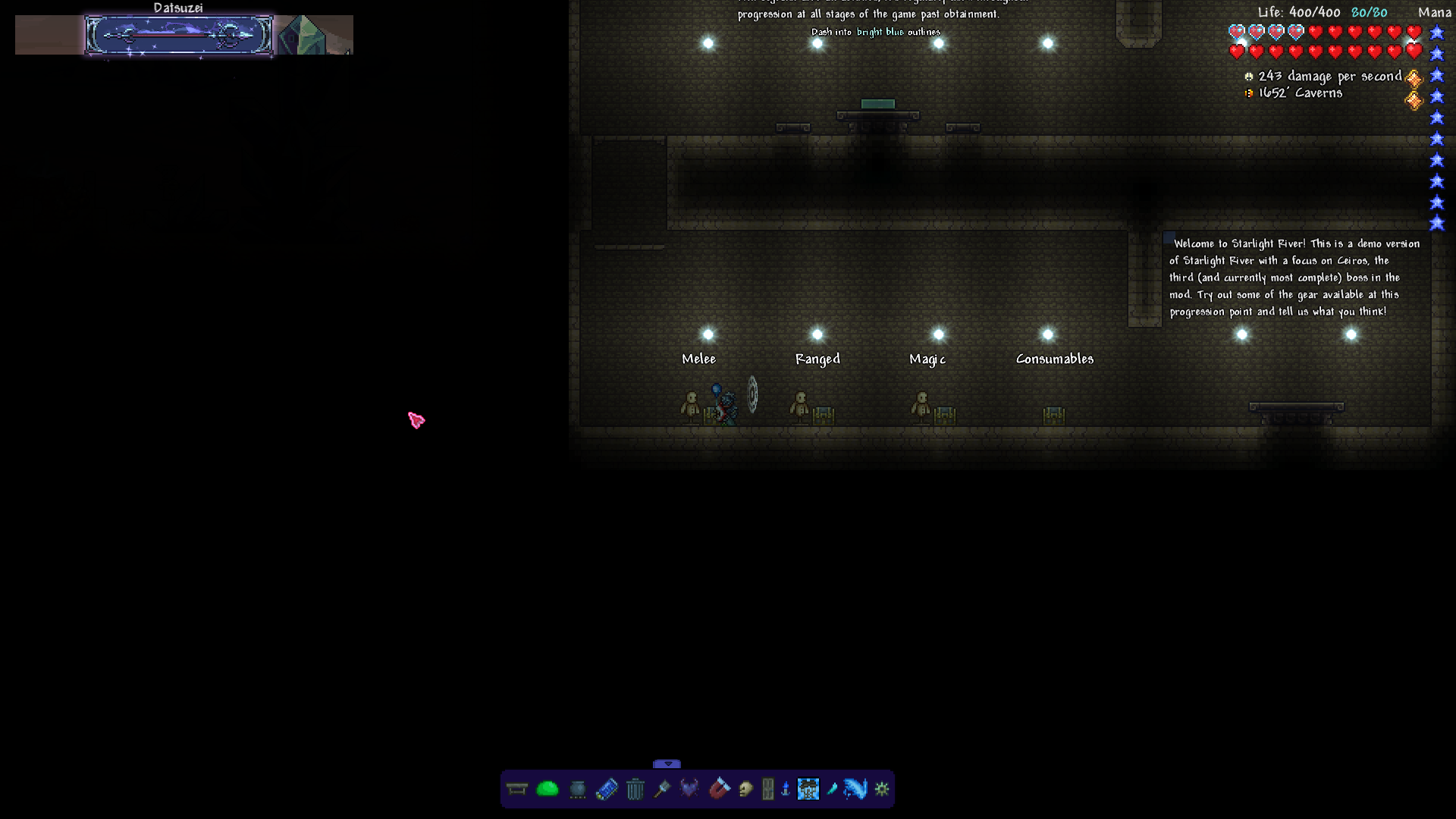Open the Cheat Sheet item browser
This screenshot has width=1456, height=819.
516,789
